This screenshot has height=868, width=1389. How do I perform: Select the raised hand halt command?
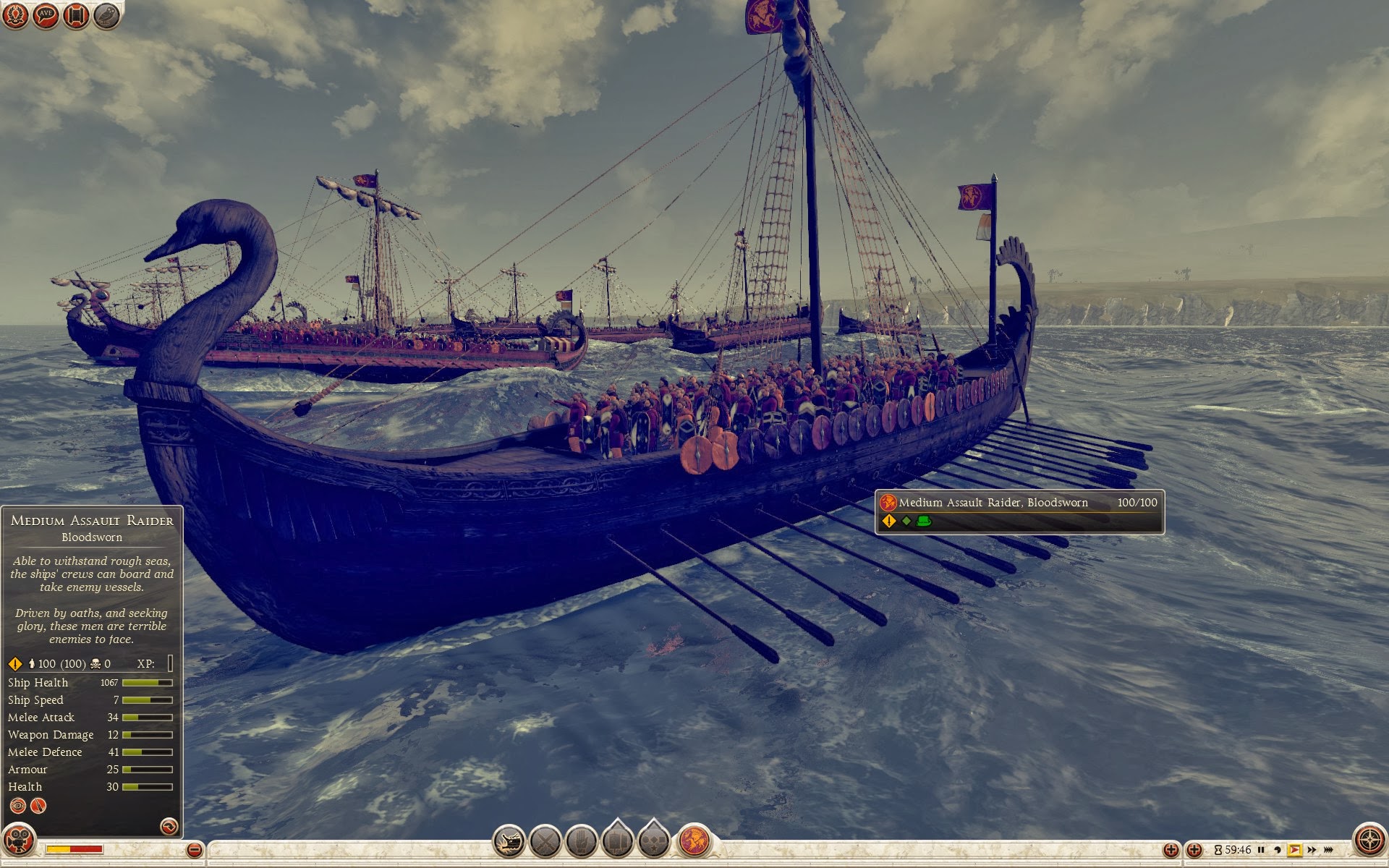coord(581,842)
